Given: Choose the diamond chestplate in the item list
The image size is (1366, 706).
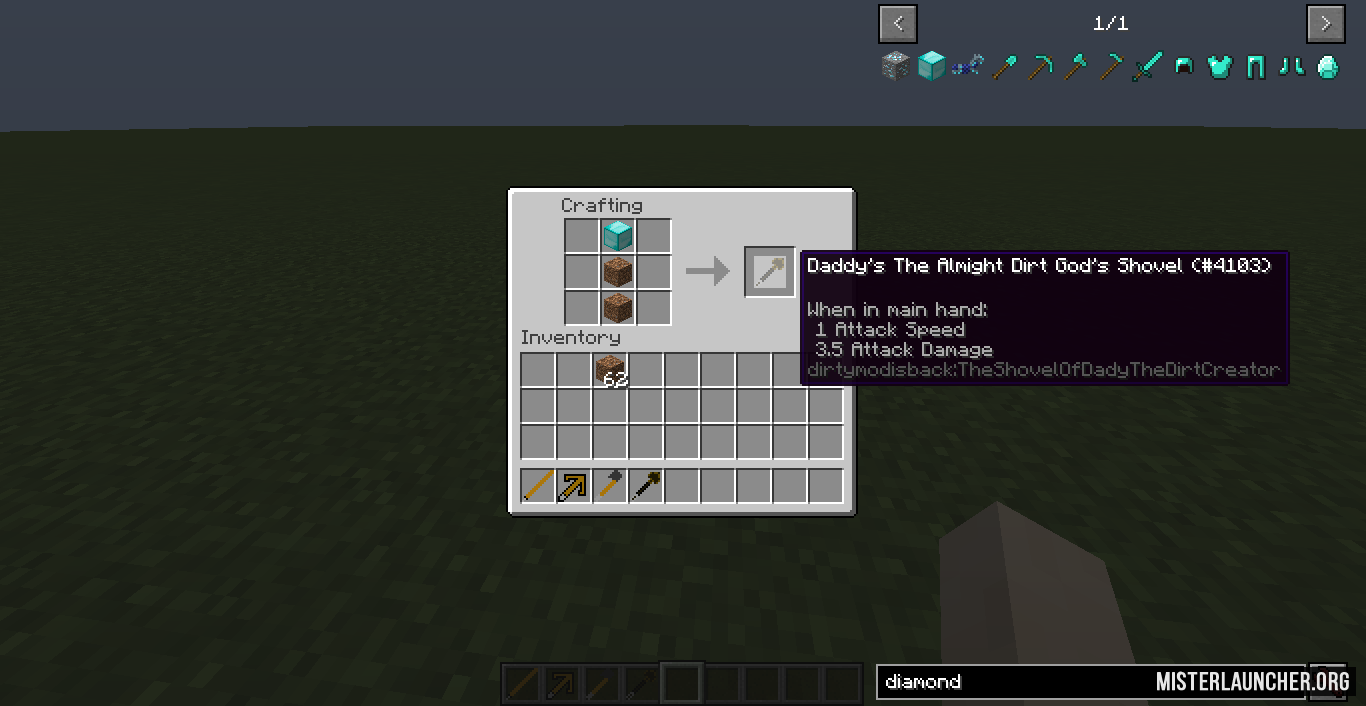Looking at the screenshot, I should click(x=1219, y=67).
